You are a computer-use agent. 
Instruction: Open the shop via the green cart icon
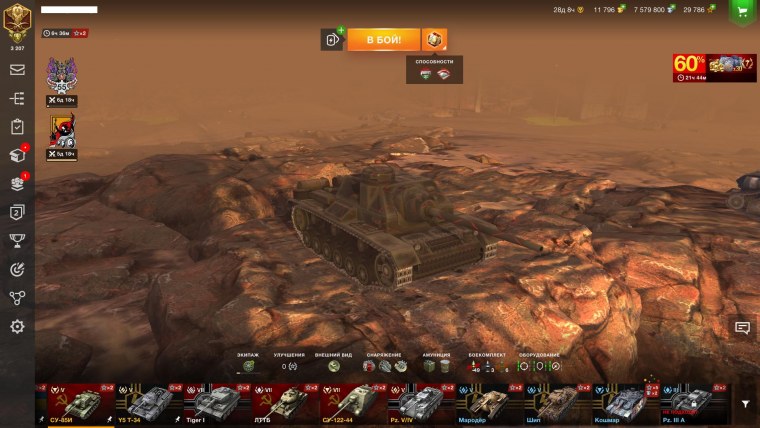pyautogui.click(x=742, y=11)
